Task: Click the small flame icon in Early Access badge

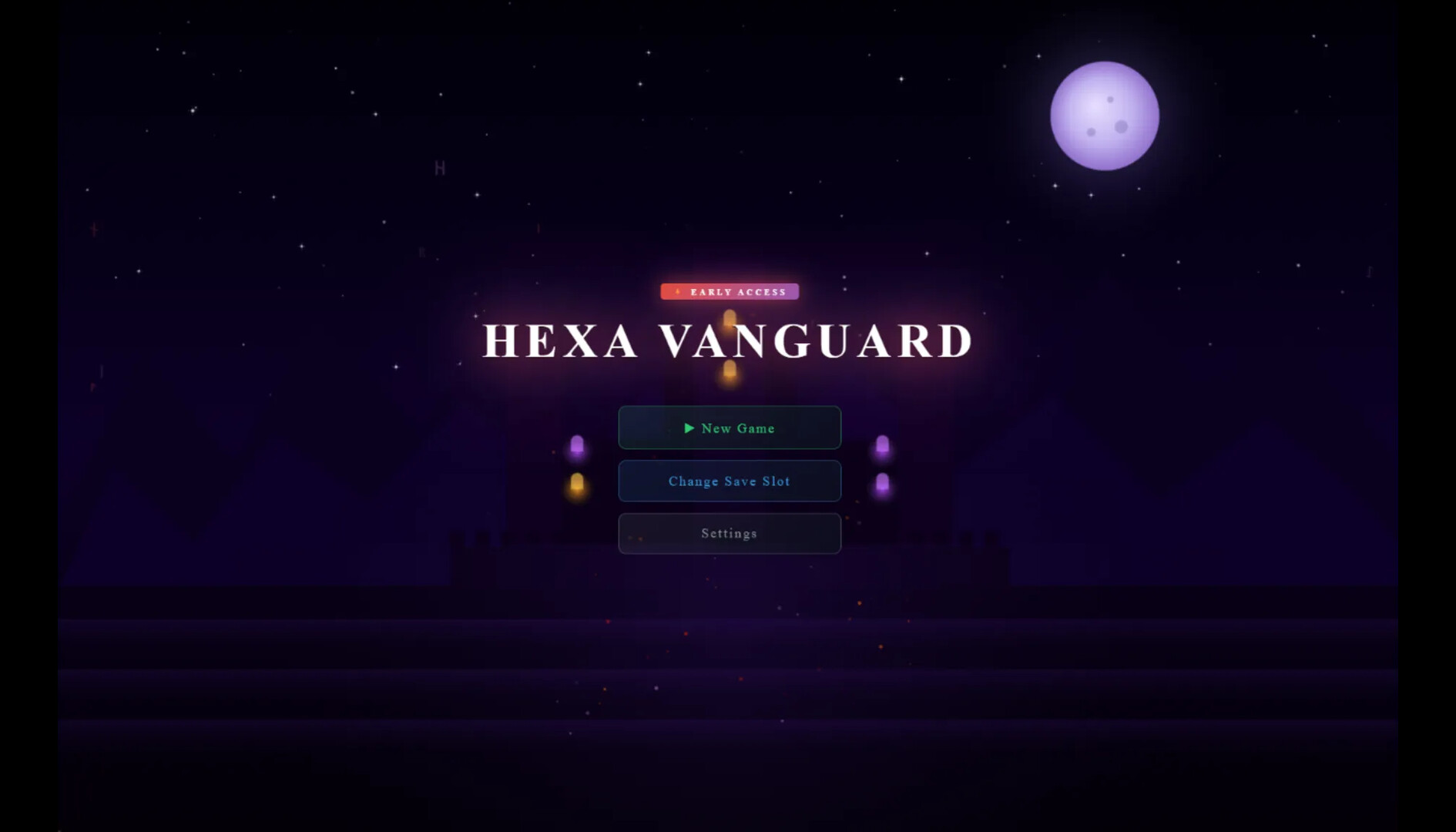Action: tap(676, 291)
